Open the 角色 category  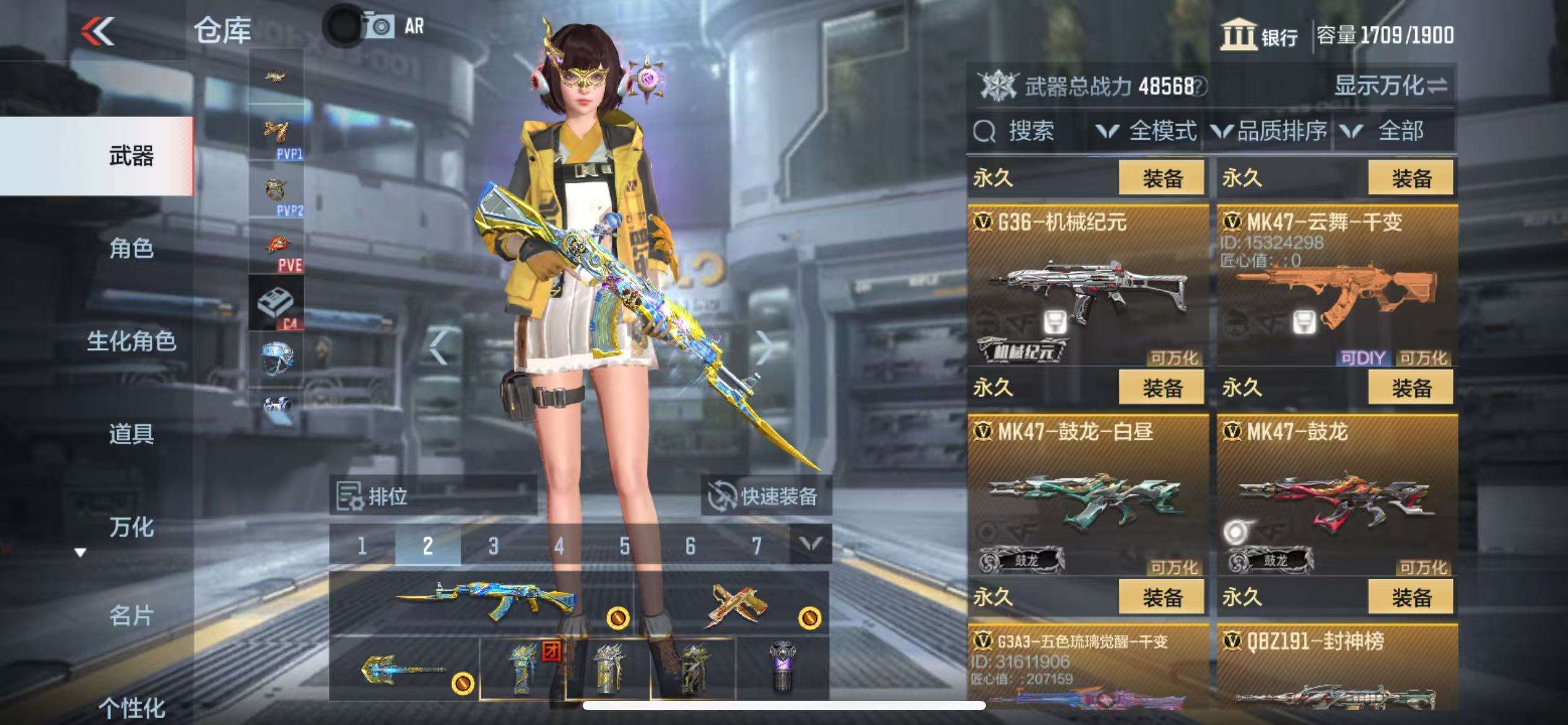(131, 248)
